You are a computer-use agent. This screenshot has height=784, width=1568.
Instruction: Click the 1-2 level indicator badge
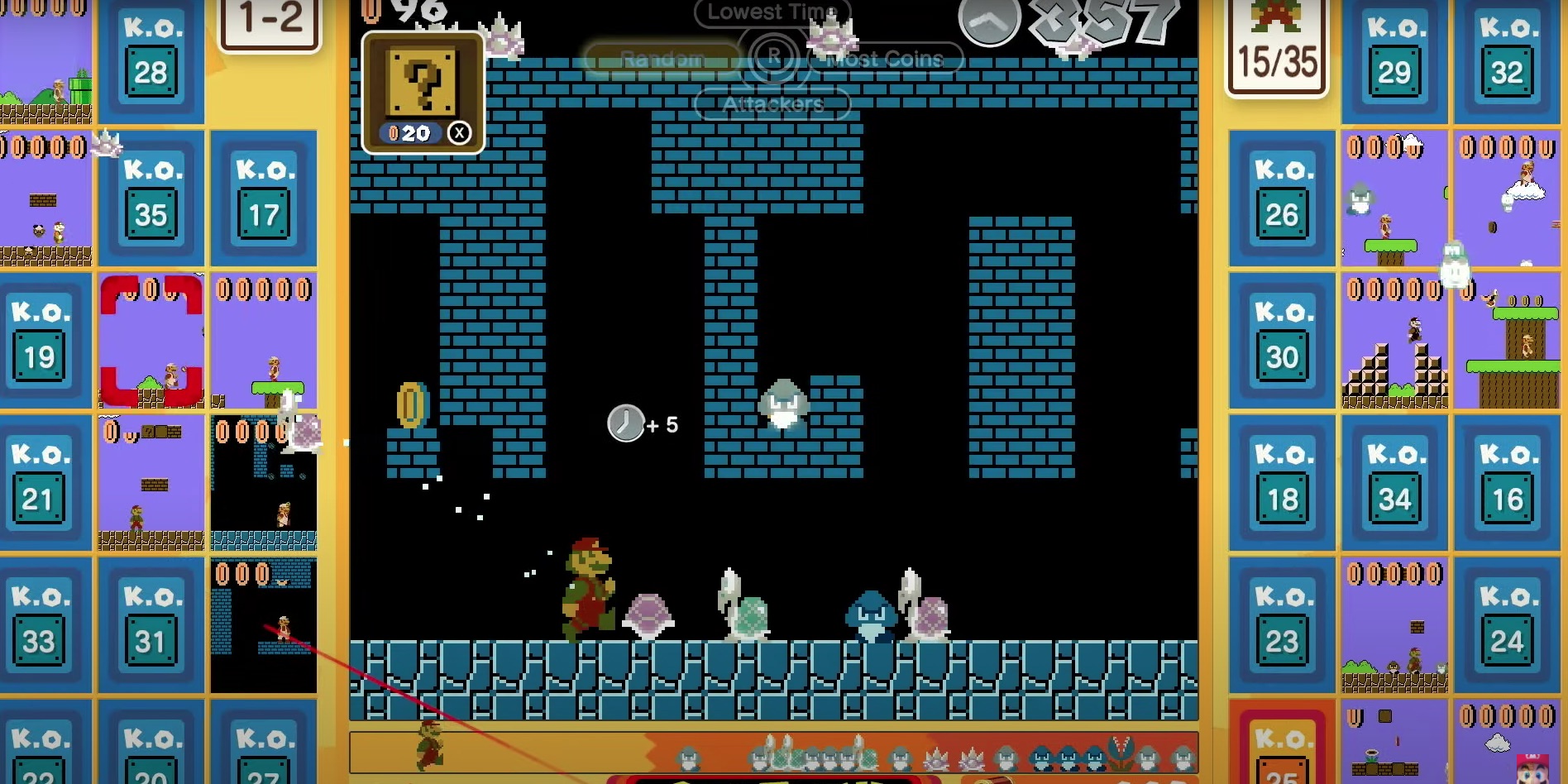[x=269, y=21]
